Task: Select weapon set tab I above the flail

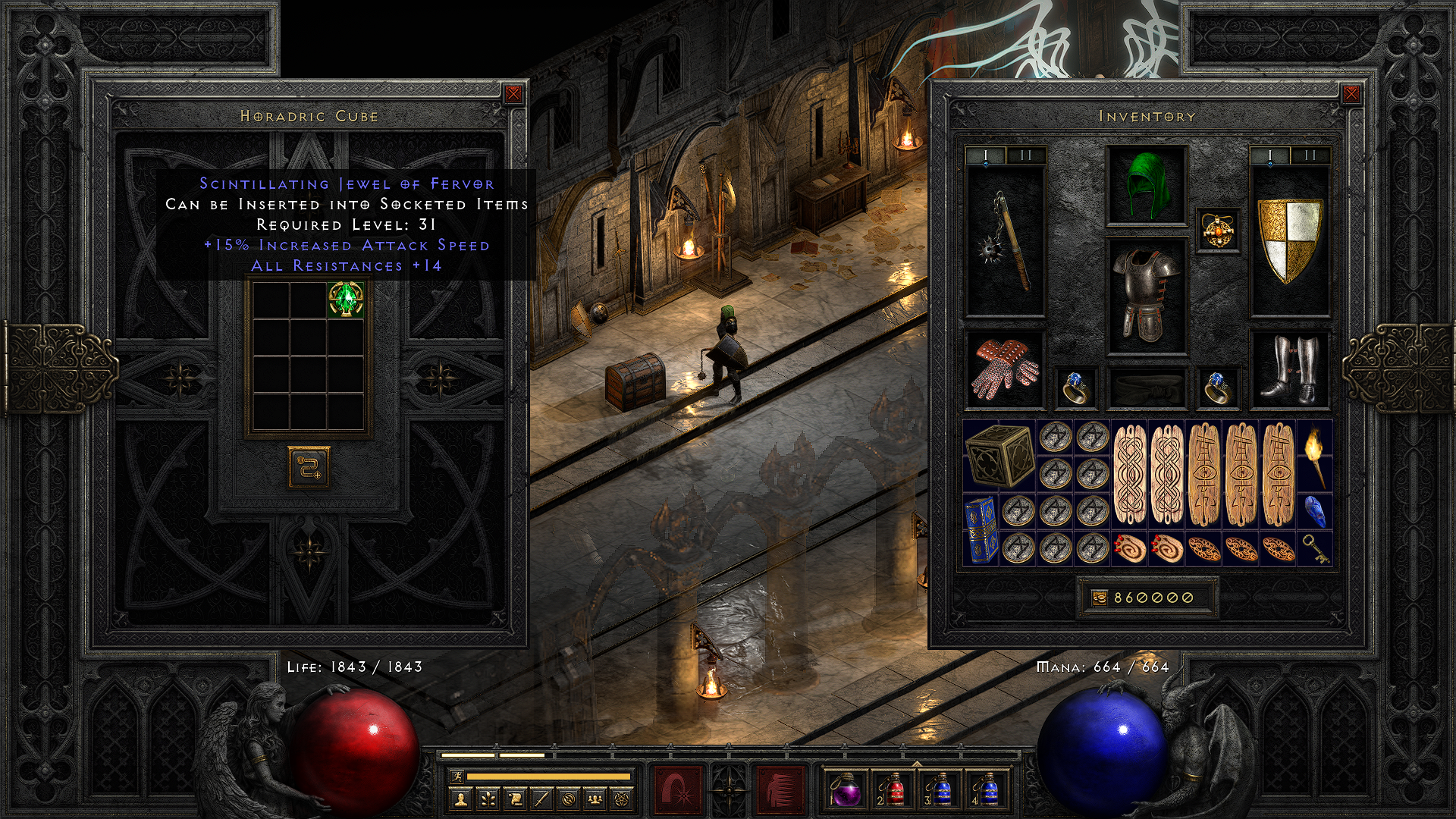Action: 986,155
